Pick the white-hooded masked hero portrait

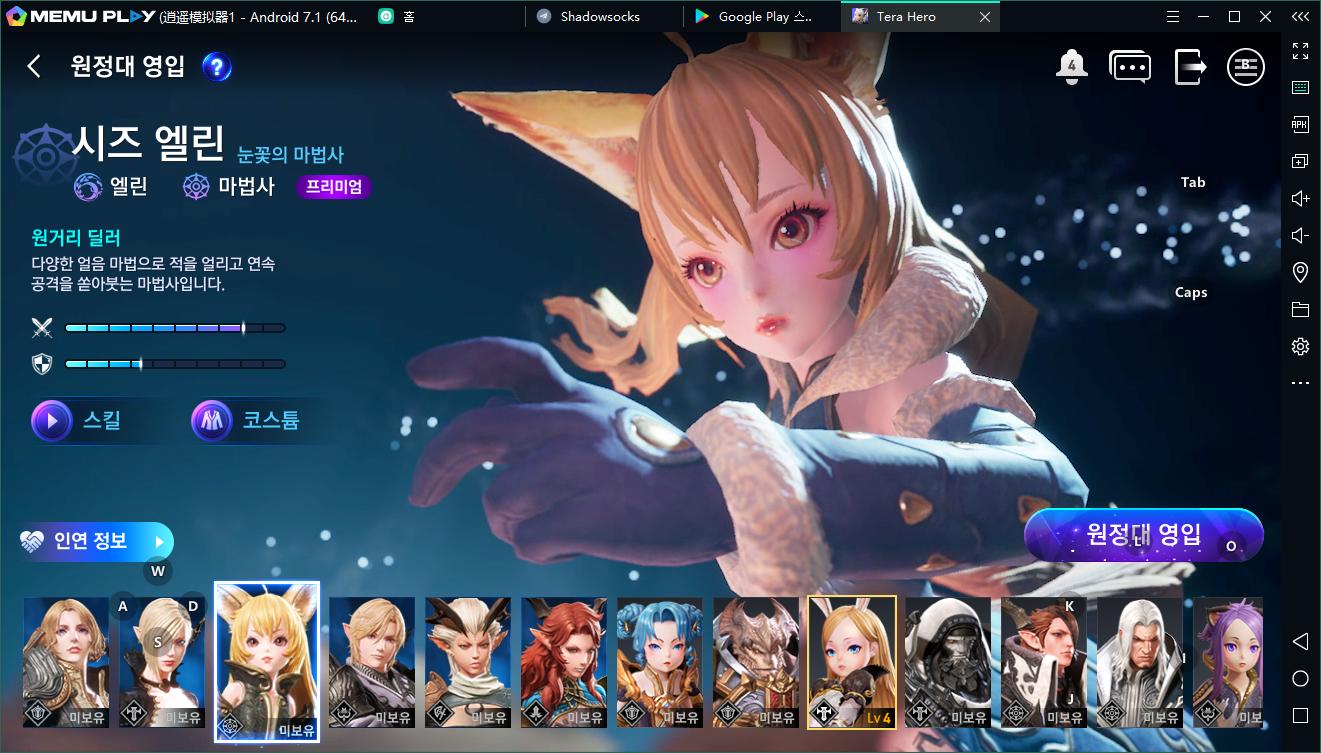pyautogui.click(x=948, y=661)
